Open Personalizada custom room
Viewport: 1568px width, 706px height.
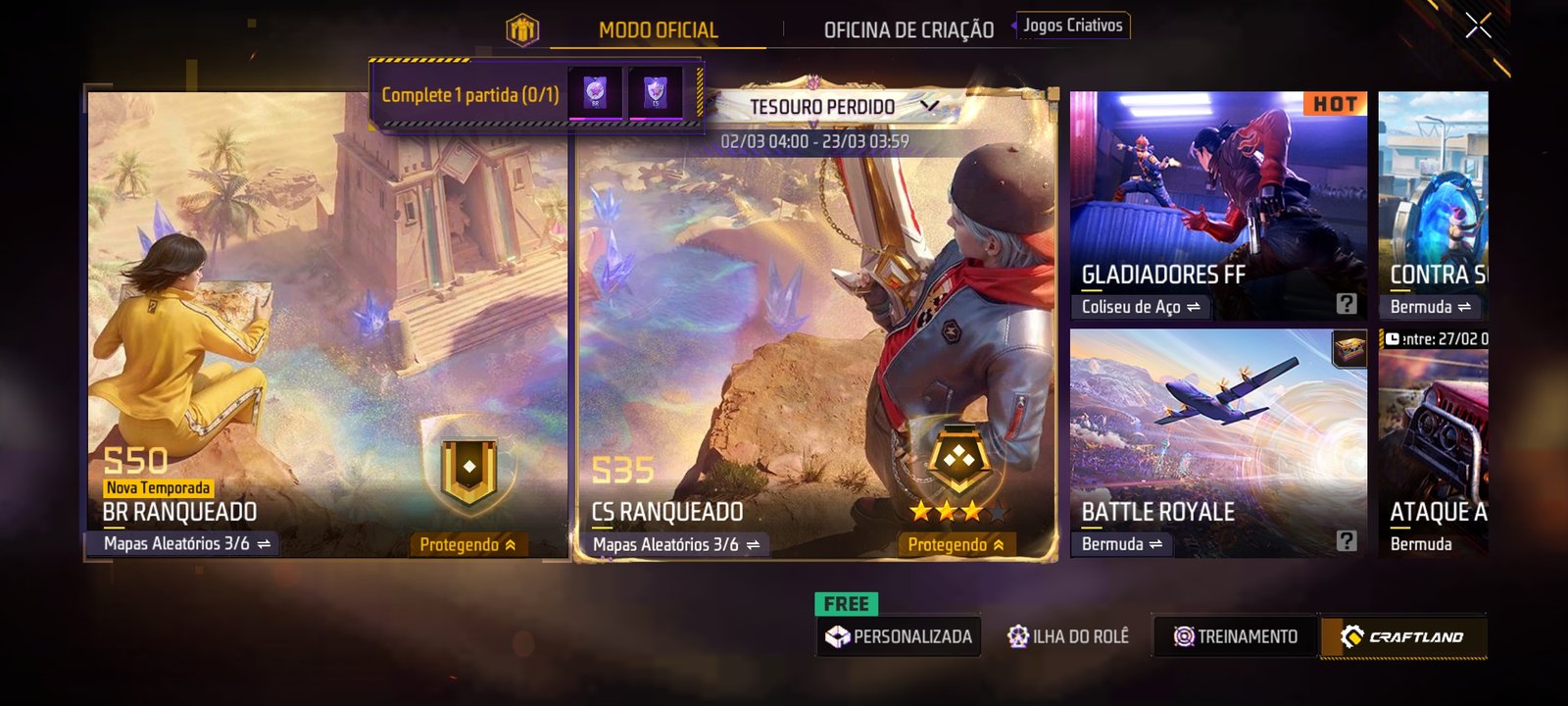[900, 636]
